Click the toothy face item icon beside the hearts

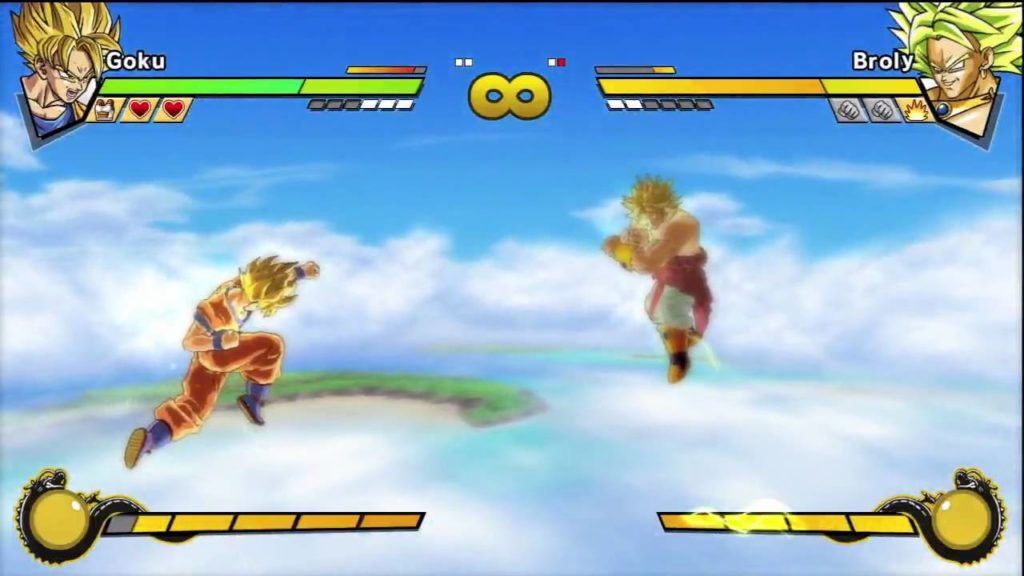tap(104, 109)
